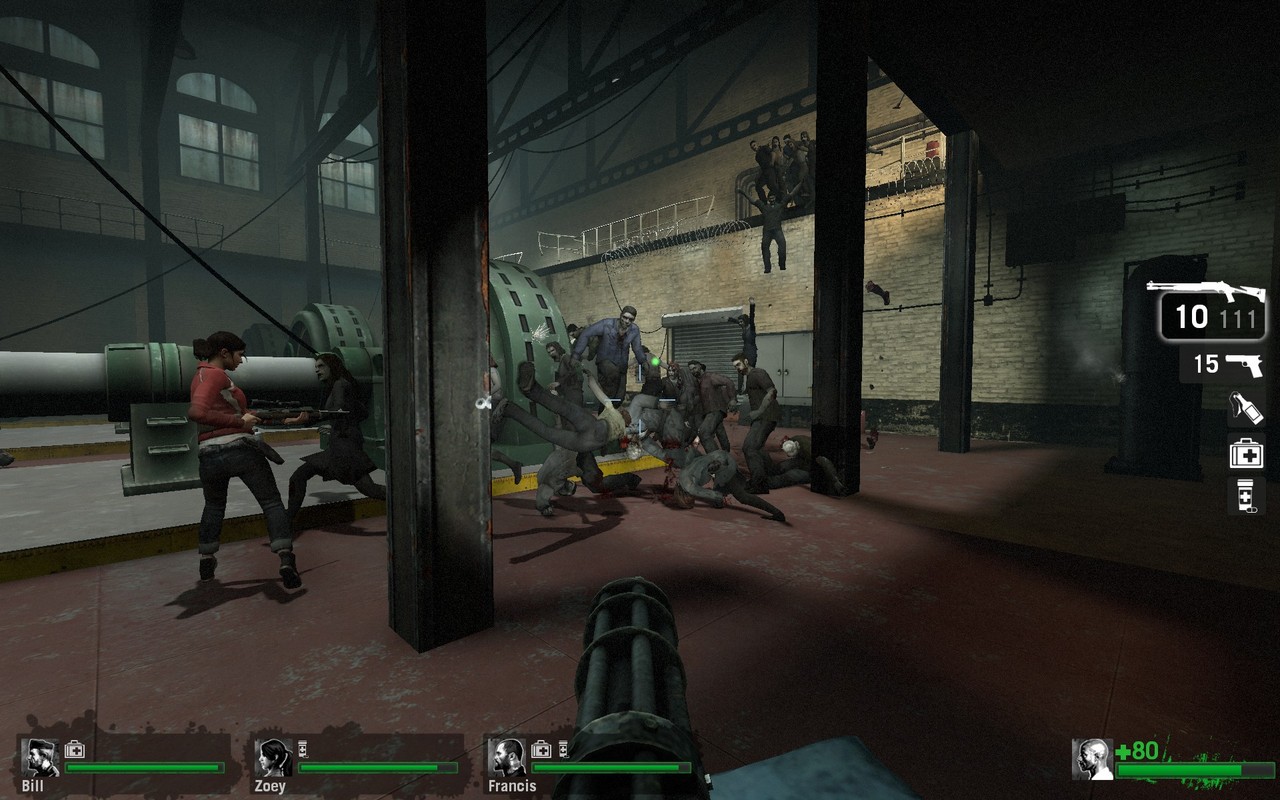Click Francis's teammate portrait
Viewport: 1280px width, 800px height.
(508, 758)
